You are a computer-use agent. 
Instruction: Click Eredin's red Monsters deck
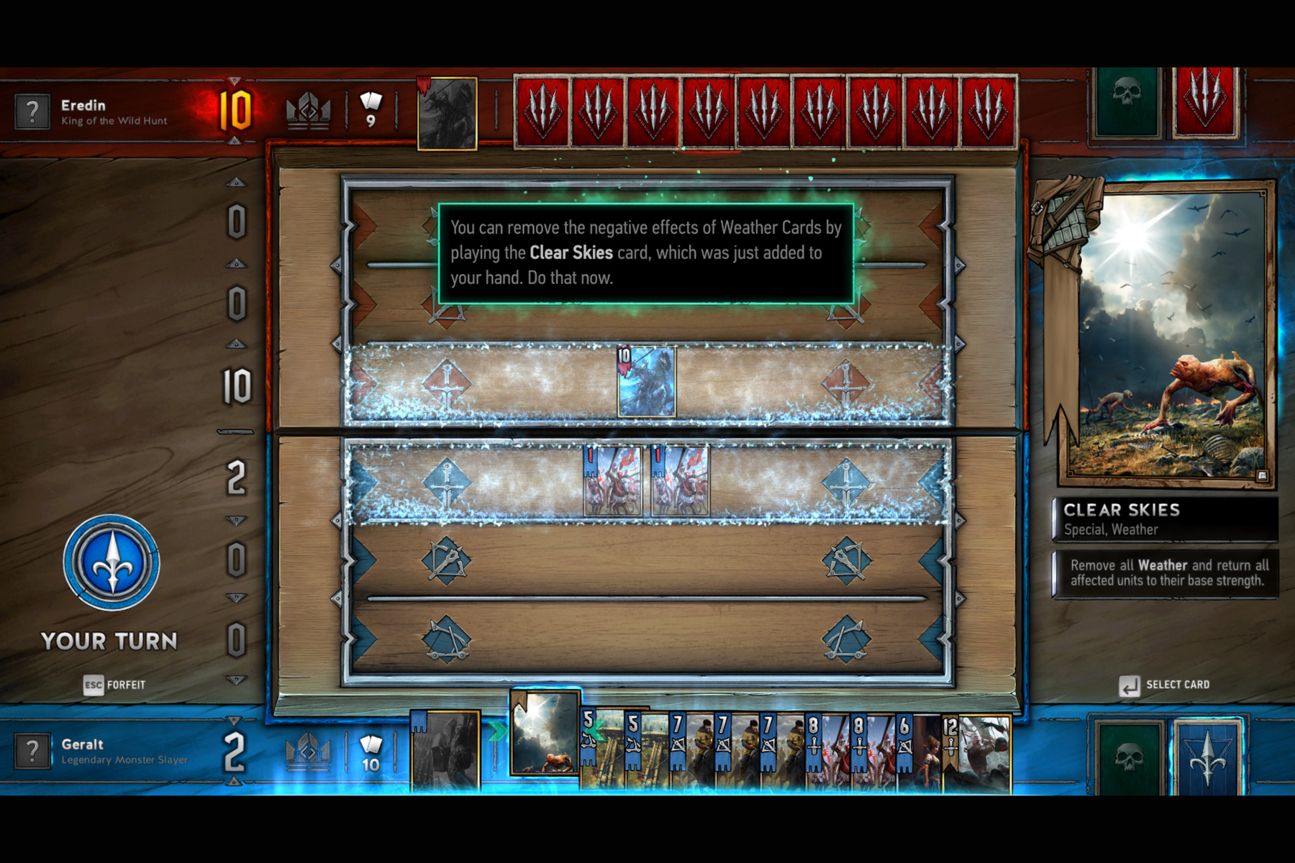click(x=1206, y=101)
